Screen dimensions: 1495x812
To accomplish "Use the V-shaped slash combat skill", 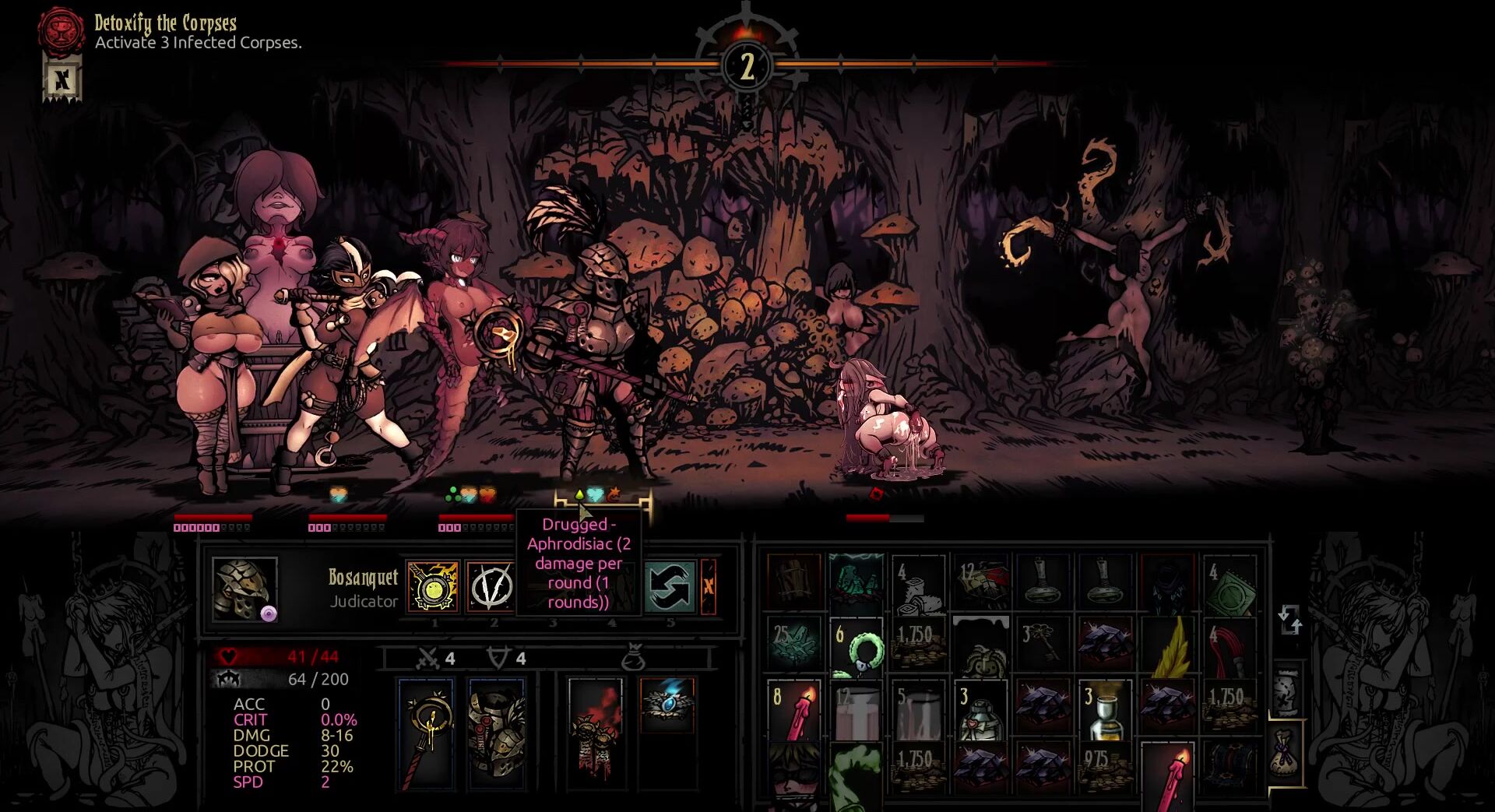I will tap(491, 586).
